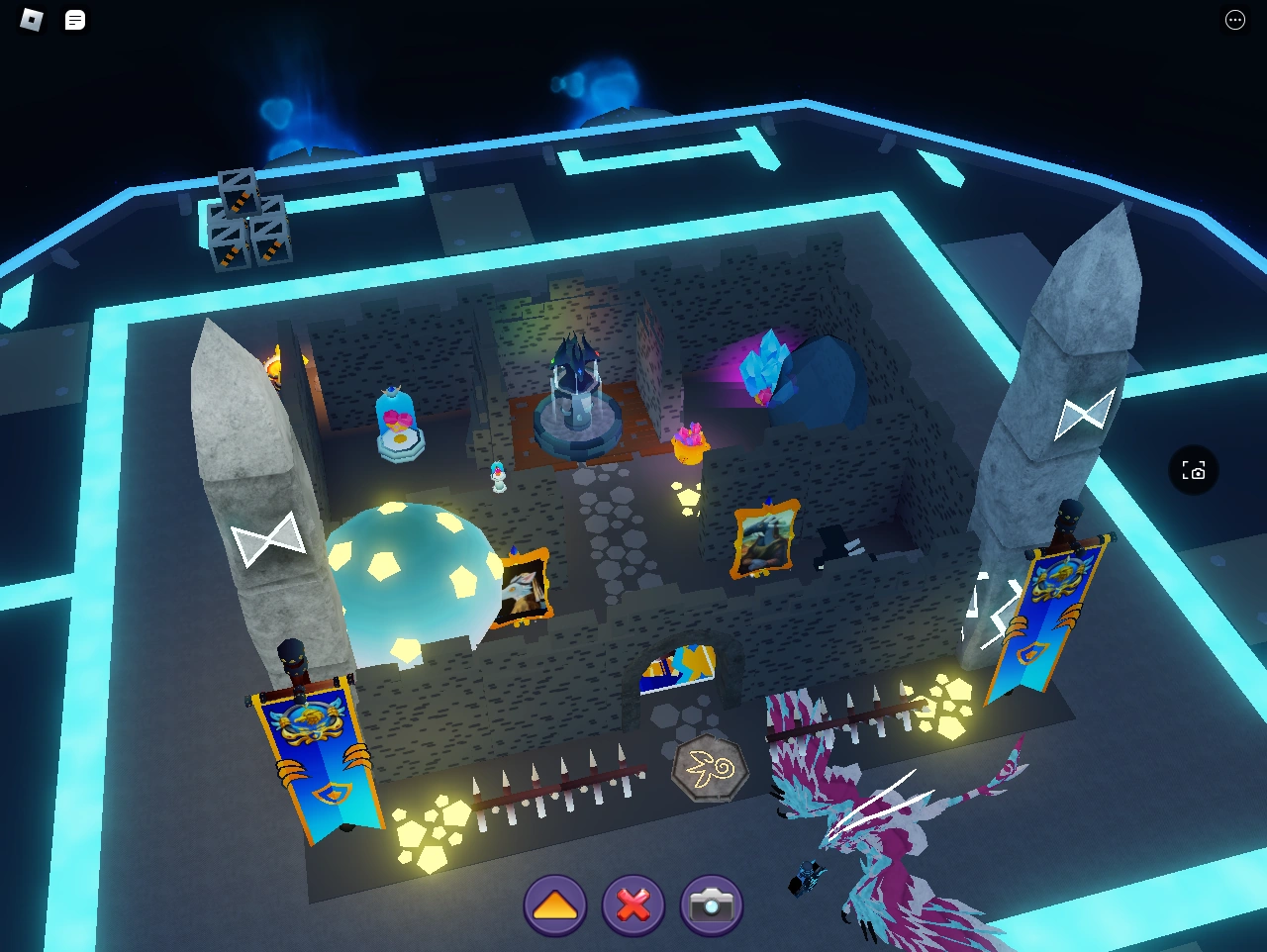Open the chat bubble window
The width and height of the screenshot is (1267, 952).
75,19
